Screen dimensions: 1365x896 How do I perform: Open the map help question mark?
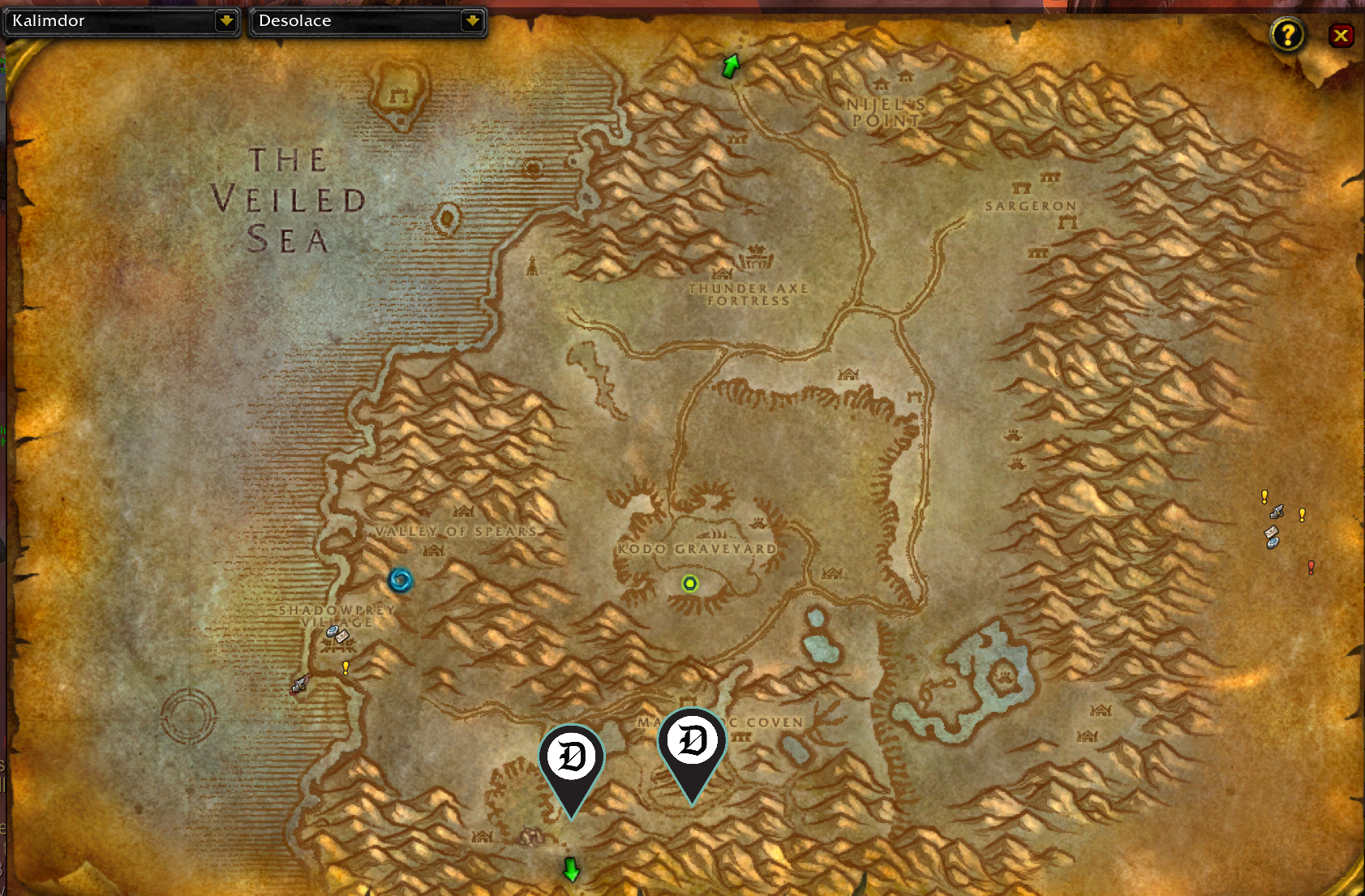coord(1288,35)
